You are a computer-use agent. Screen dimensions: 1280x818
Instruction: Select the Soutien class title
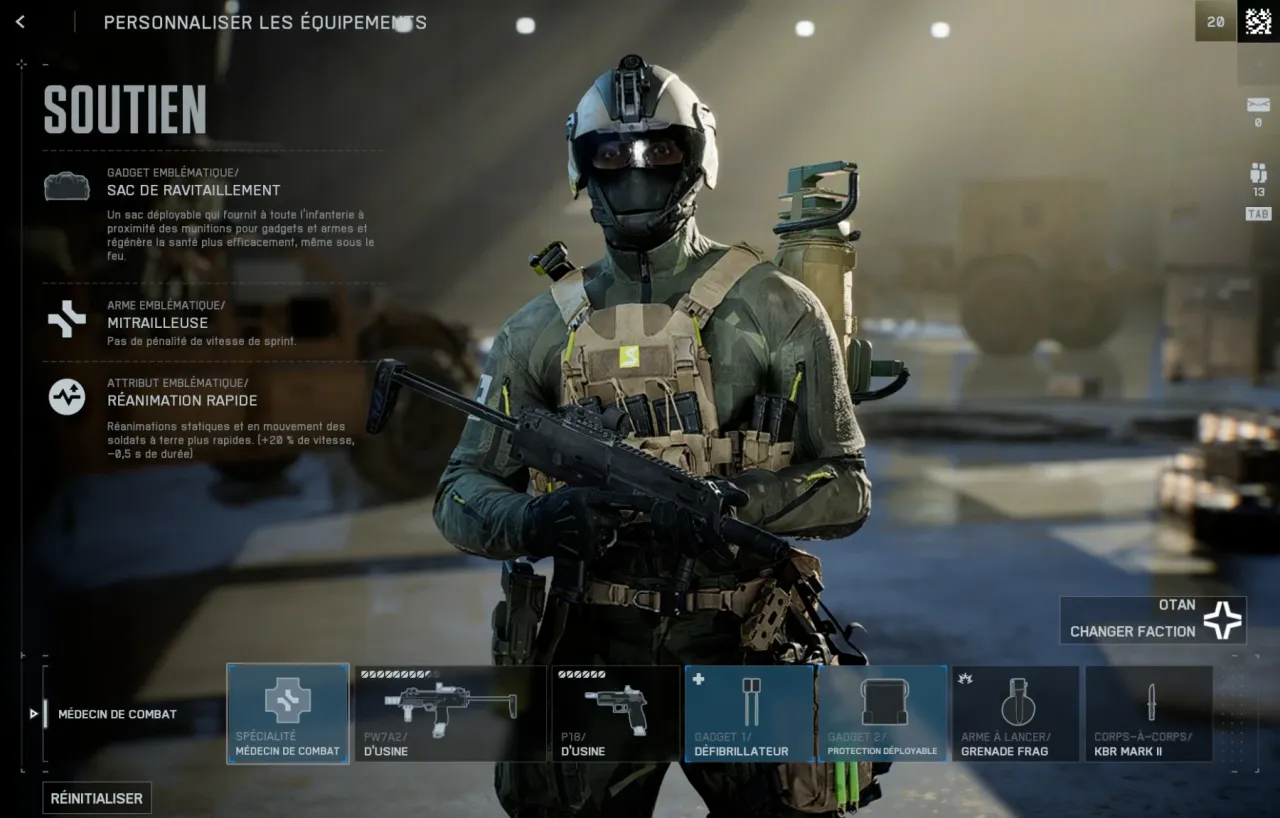point(124,111)
